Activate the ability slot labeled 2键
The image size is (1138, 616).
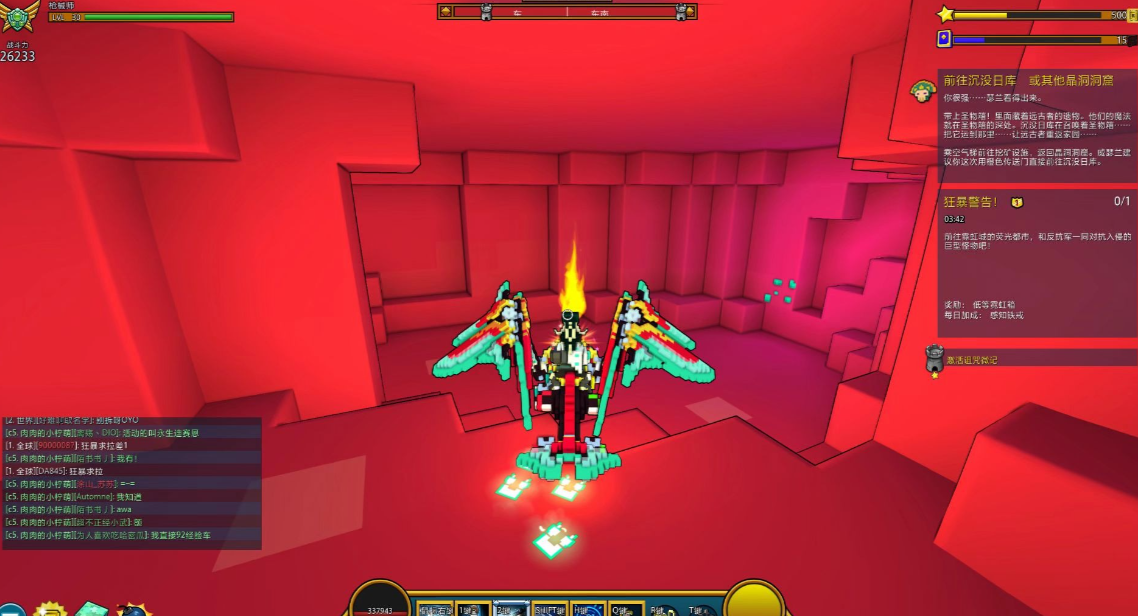[511, 608]
